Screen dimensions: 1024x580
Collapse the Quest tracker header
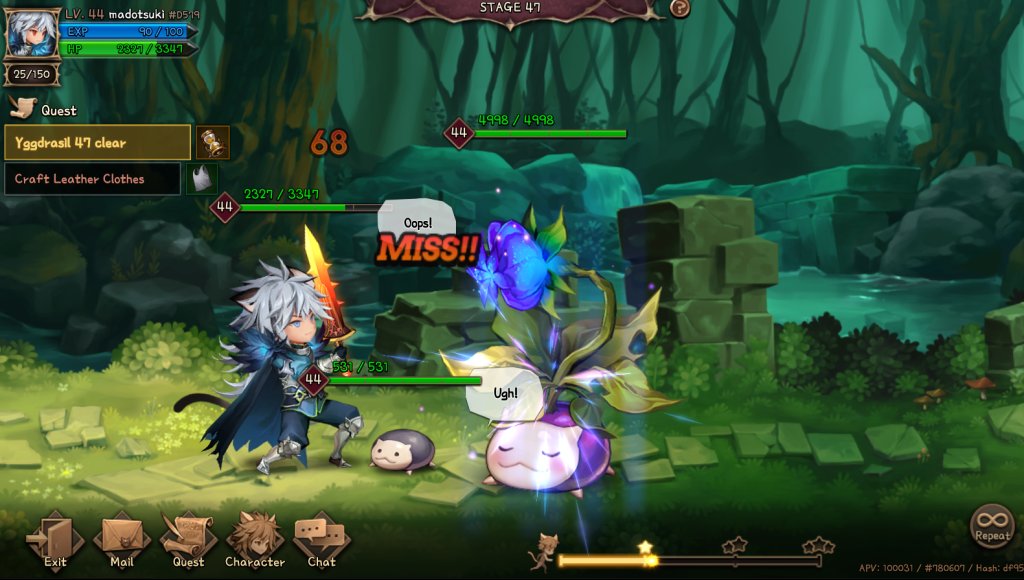click(44, 110)
